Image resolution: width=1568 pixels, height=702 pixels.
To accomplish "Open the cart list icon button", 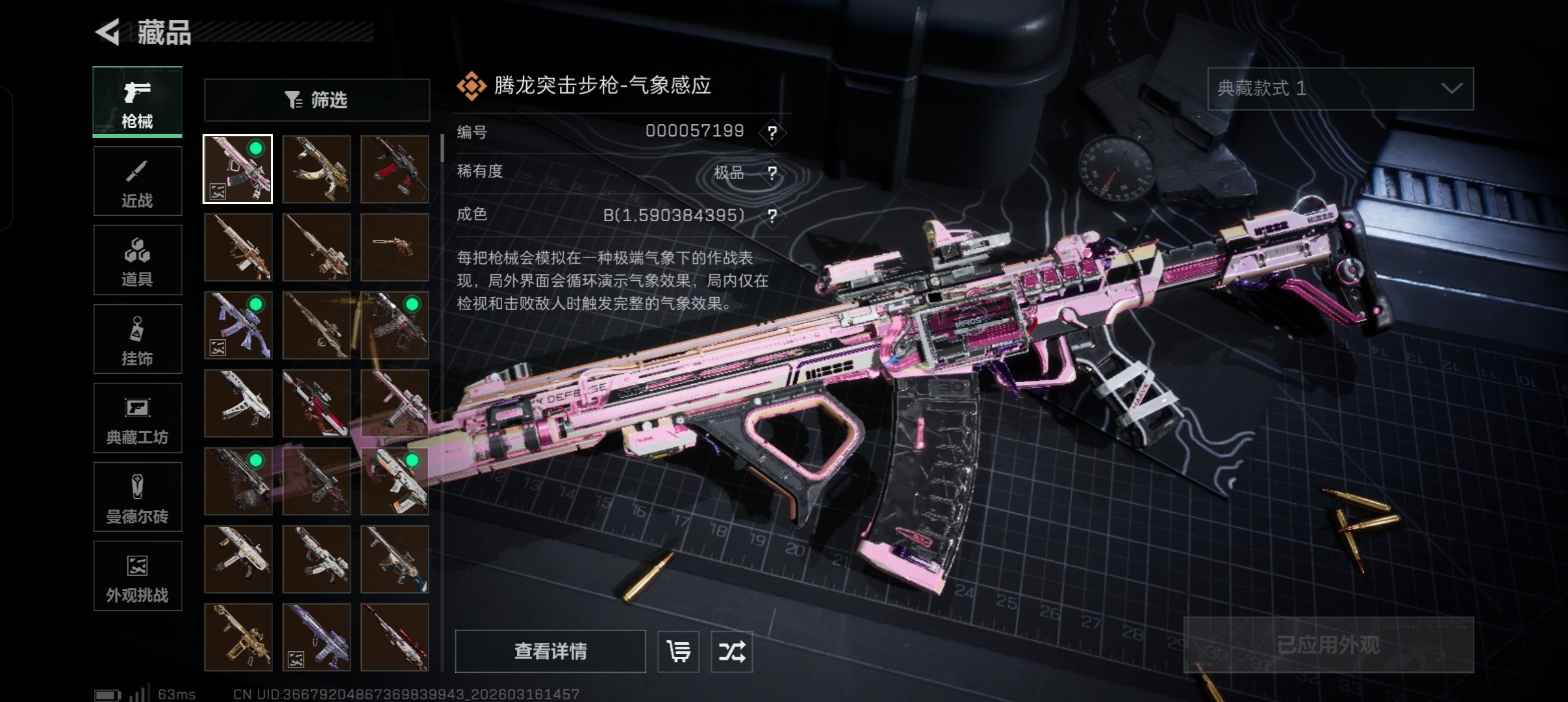I will (x=678, y=651).
